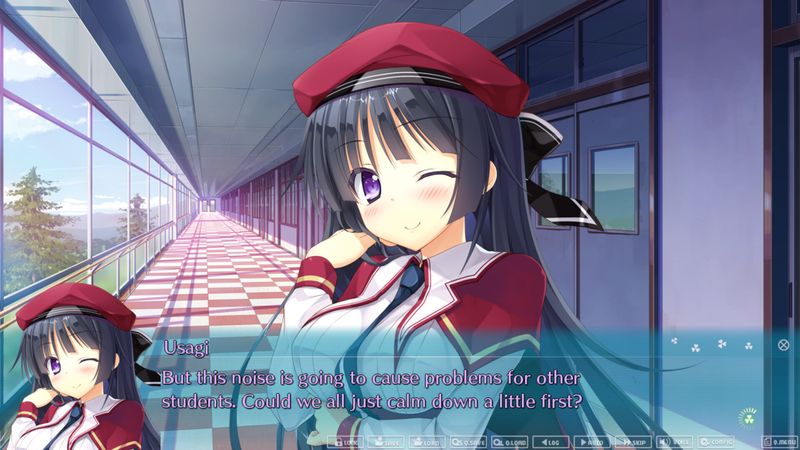Screen dimensions: 800x450
Task: Enable AUTO text advance
Action: point(592,441)
